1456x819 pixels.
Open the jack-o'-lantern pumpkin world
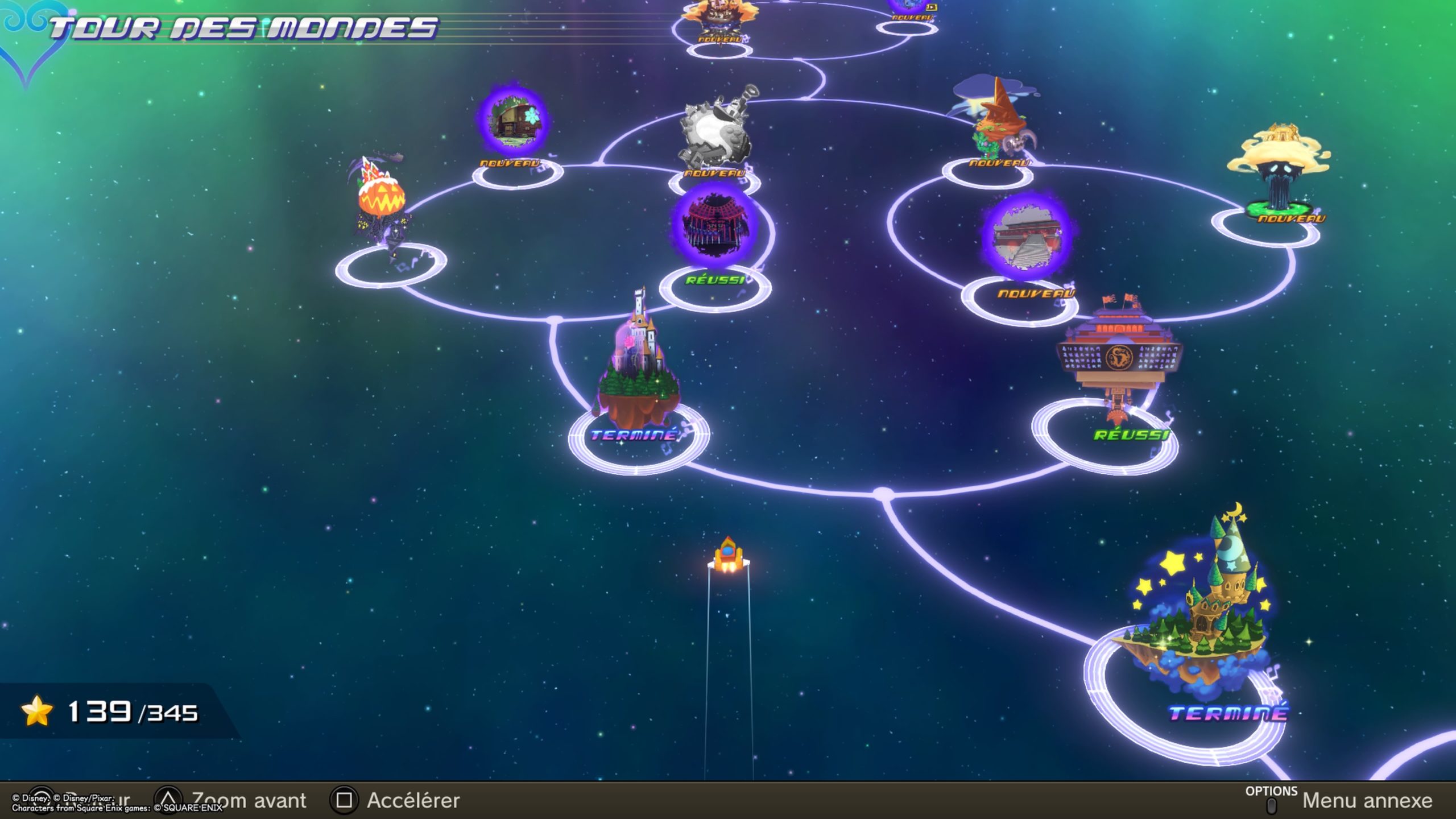click(x=381, y=199)
